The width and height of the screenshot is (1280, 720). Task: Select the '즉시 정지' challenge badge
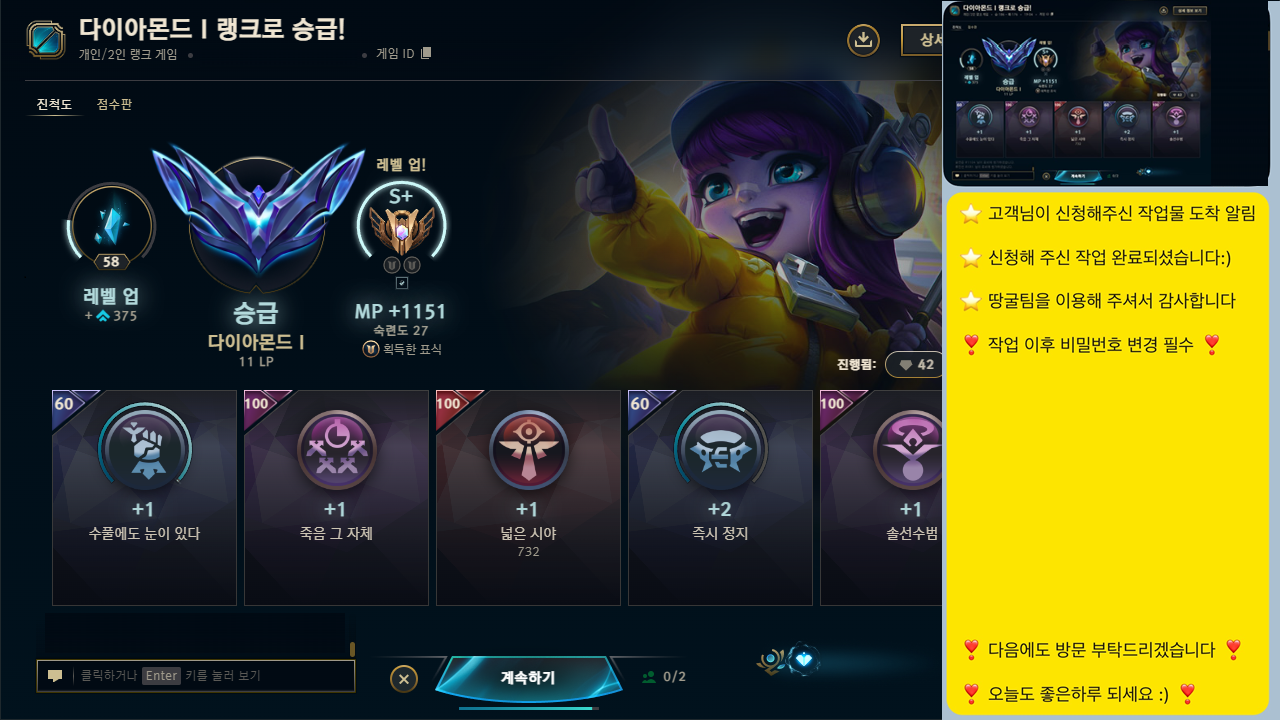720,449
